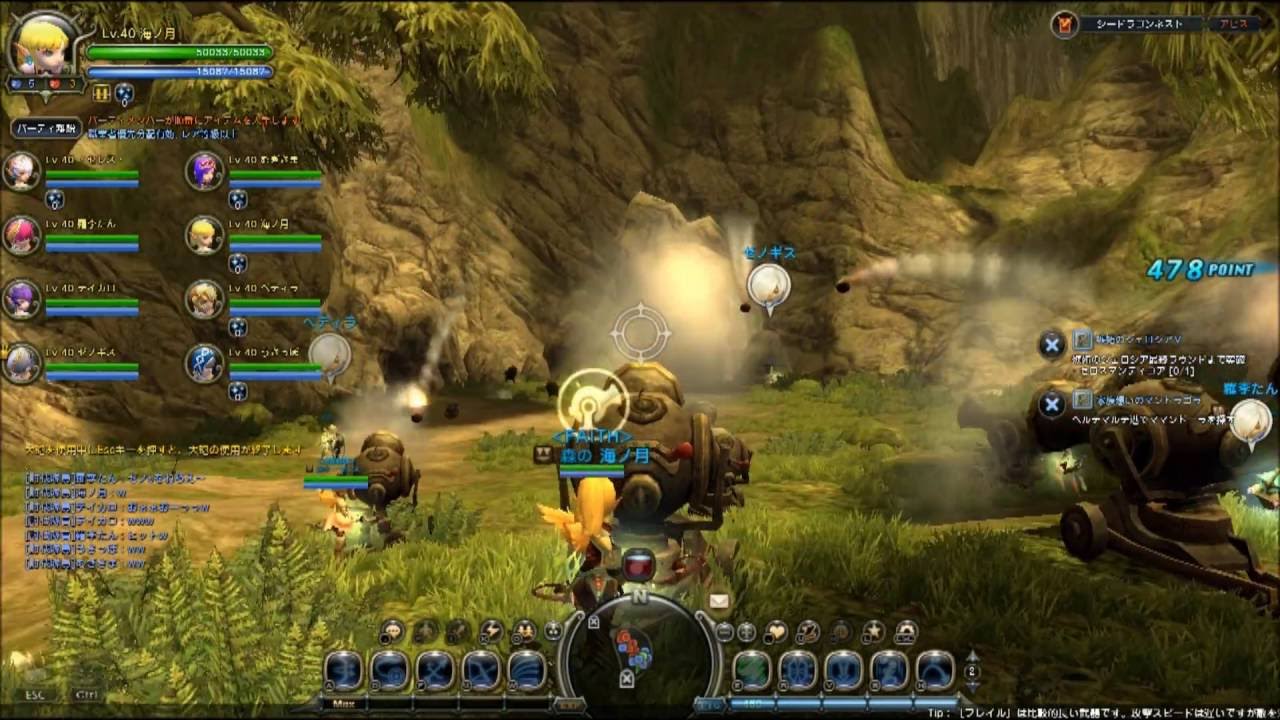The image size is (1280, 720).
Task: Select the bottom-right blue-haired party member portrait
Action: [205, 363]
